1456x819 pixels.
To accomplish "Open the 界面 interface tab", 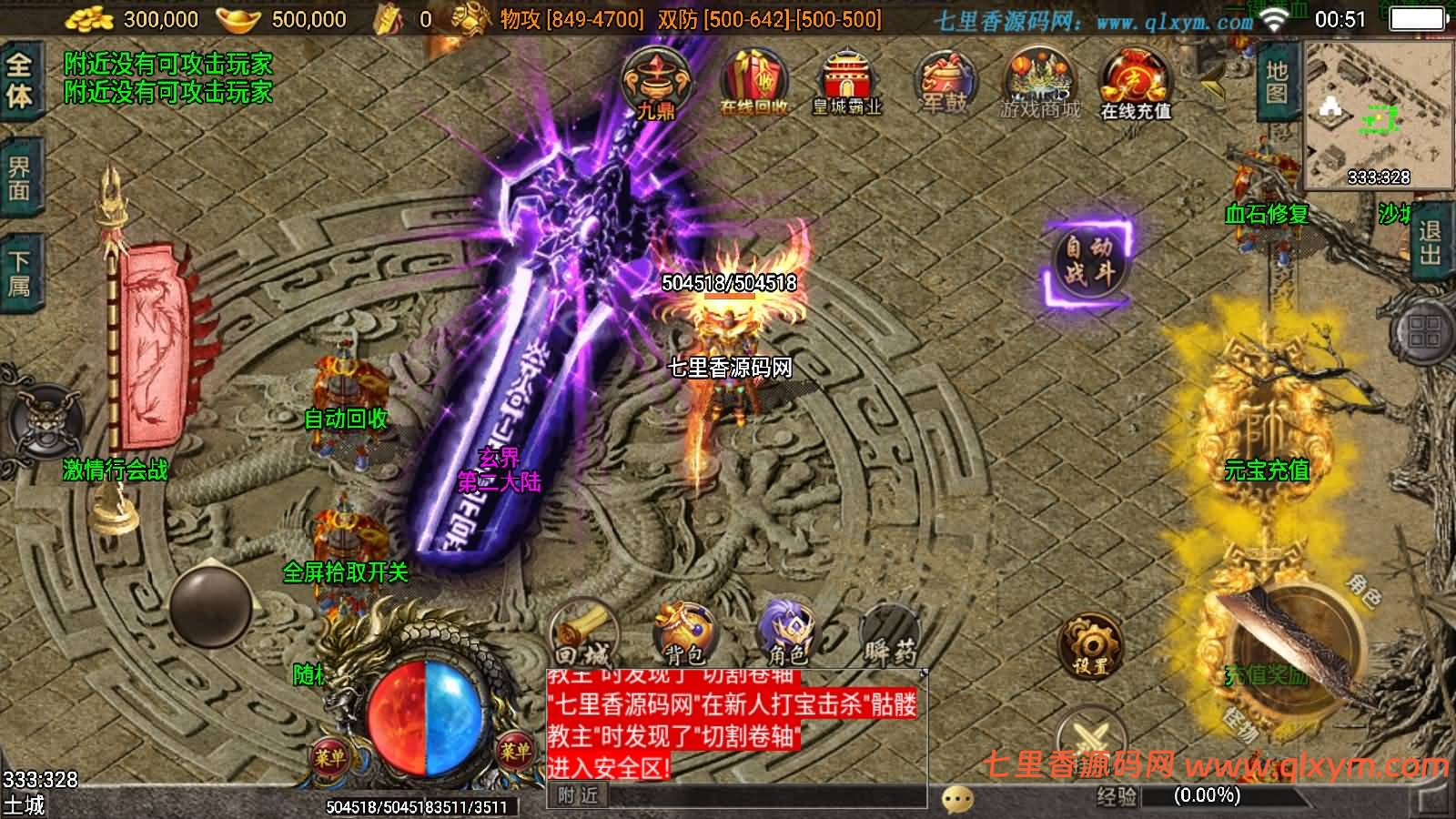I will click(20, 177).
